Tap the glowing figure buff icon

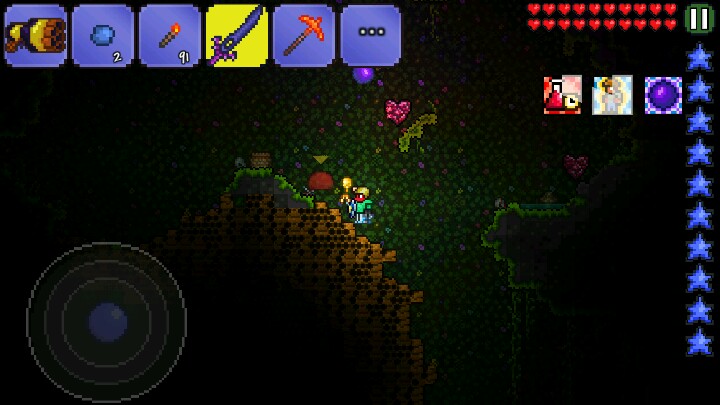click(612, 95)
